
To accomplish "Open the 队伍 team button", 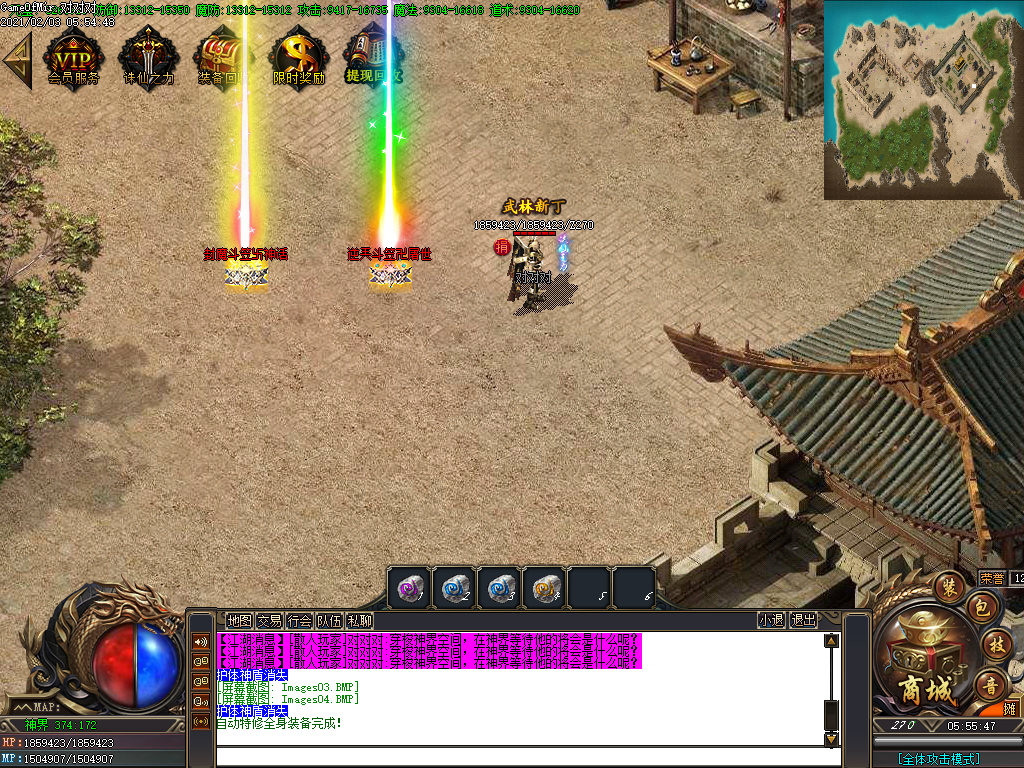I will pyautogui.click(x=329, y=621).
